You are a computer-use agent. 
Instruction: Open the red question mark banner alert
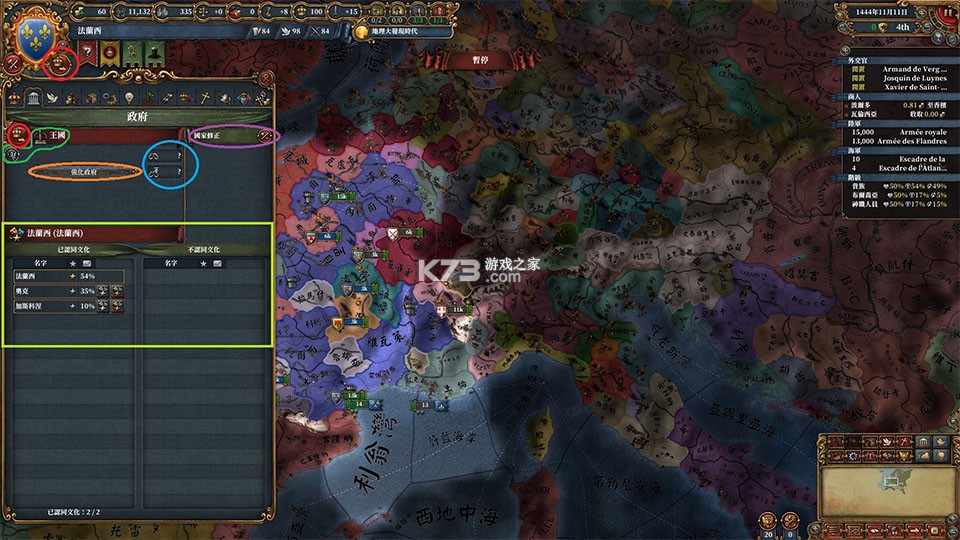[86, 53]
